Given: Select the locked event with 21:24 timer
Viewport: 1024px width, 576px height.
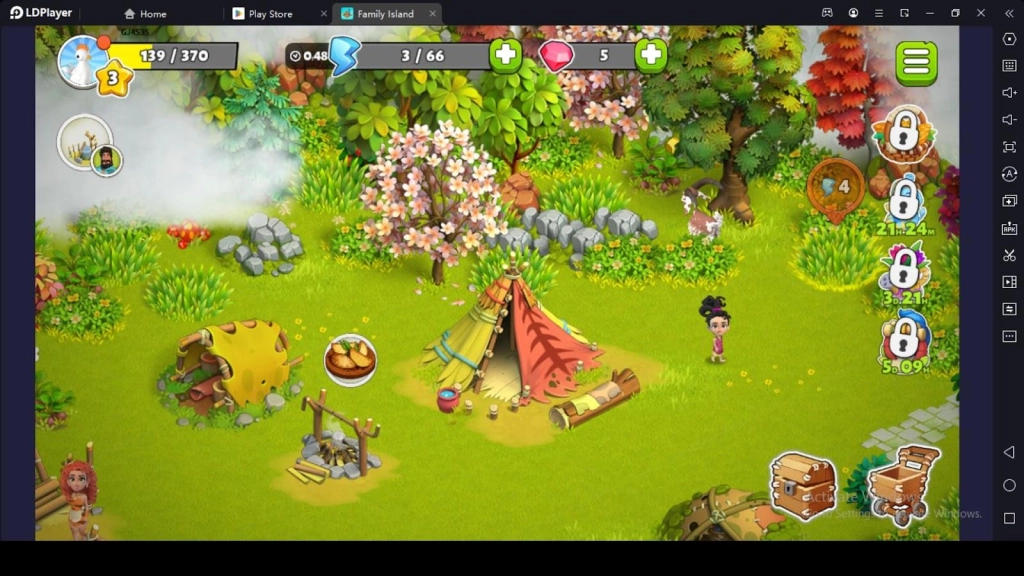Looking at the screenshot, I should click(x=905, y=201).
